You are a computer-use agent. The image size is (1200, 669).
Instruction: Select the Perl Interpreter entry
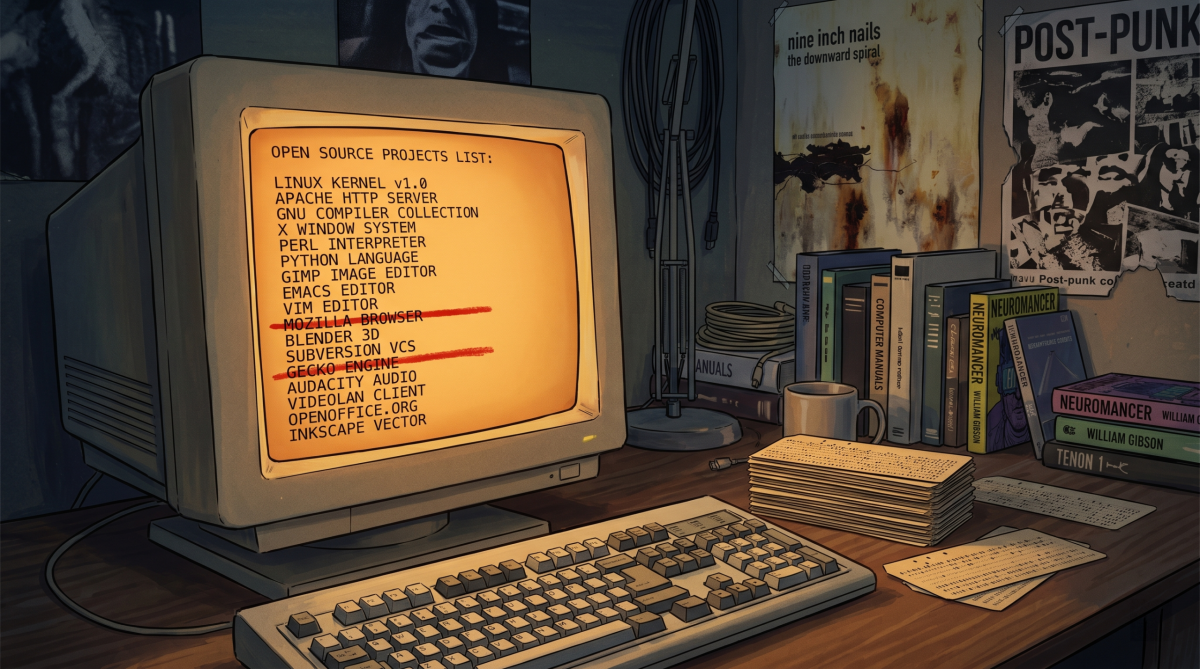352,243
